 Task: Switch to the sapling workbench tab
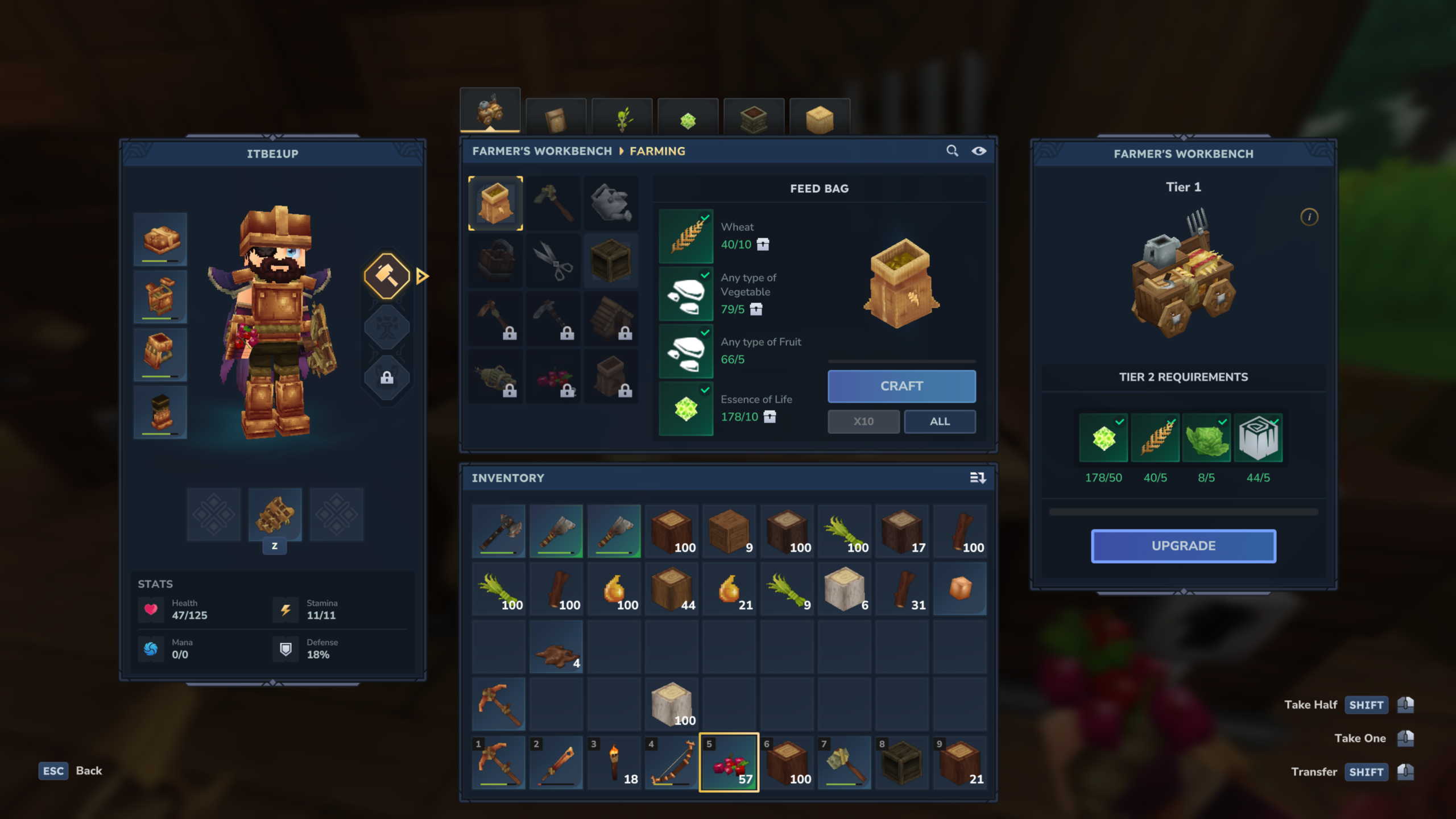622,117
